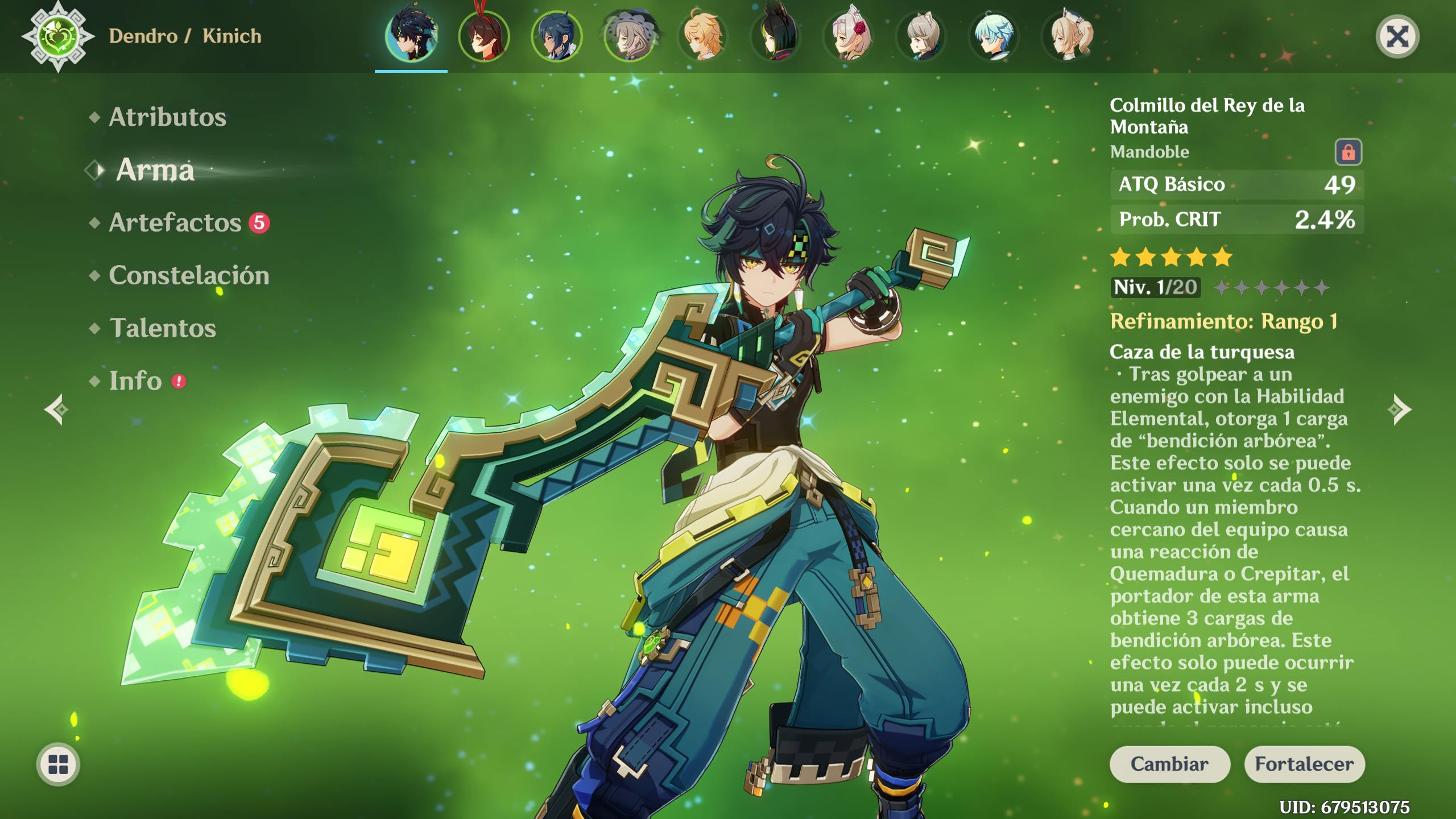This screenshot has height=819, width=1456.
Task: Select Kinich's highlighted portrait
Action: [411, 36]
